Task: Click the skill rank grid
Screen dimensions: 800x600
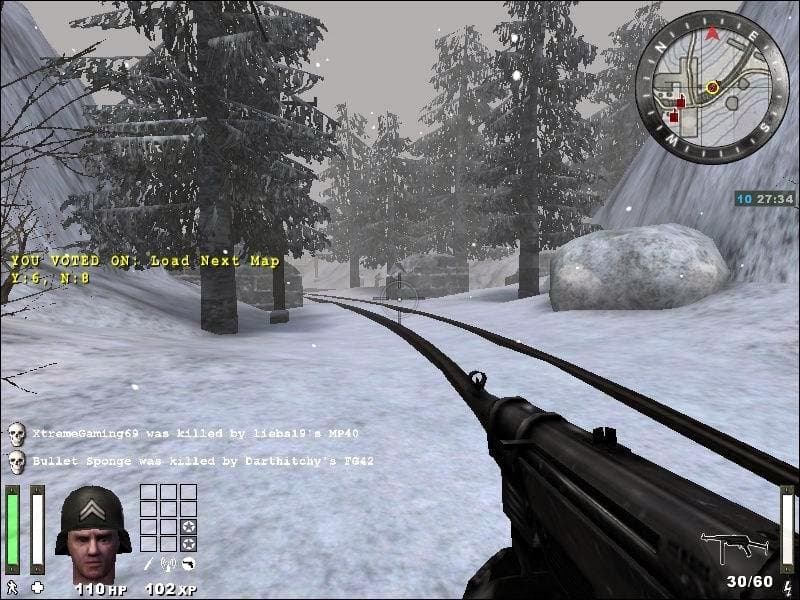Action: (x=168, y=517)
